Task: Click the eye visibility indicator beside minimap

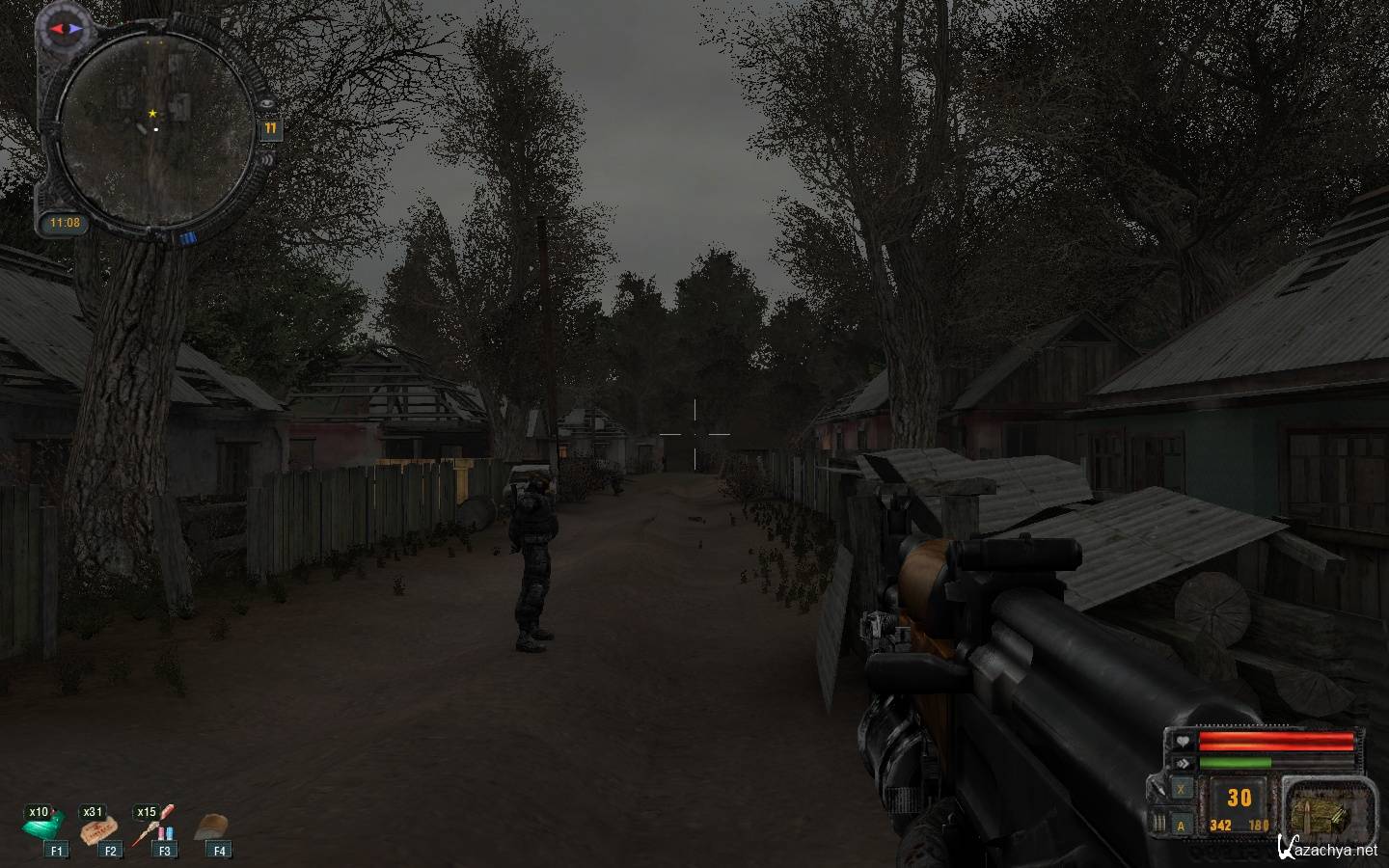Action: [x=267, y=103]
